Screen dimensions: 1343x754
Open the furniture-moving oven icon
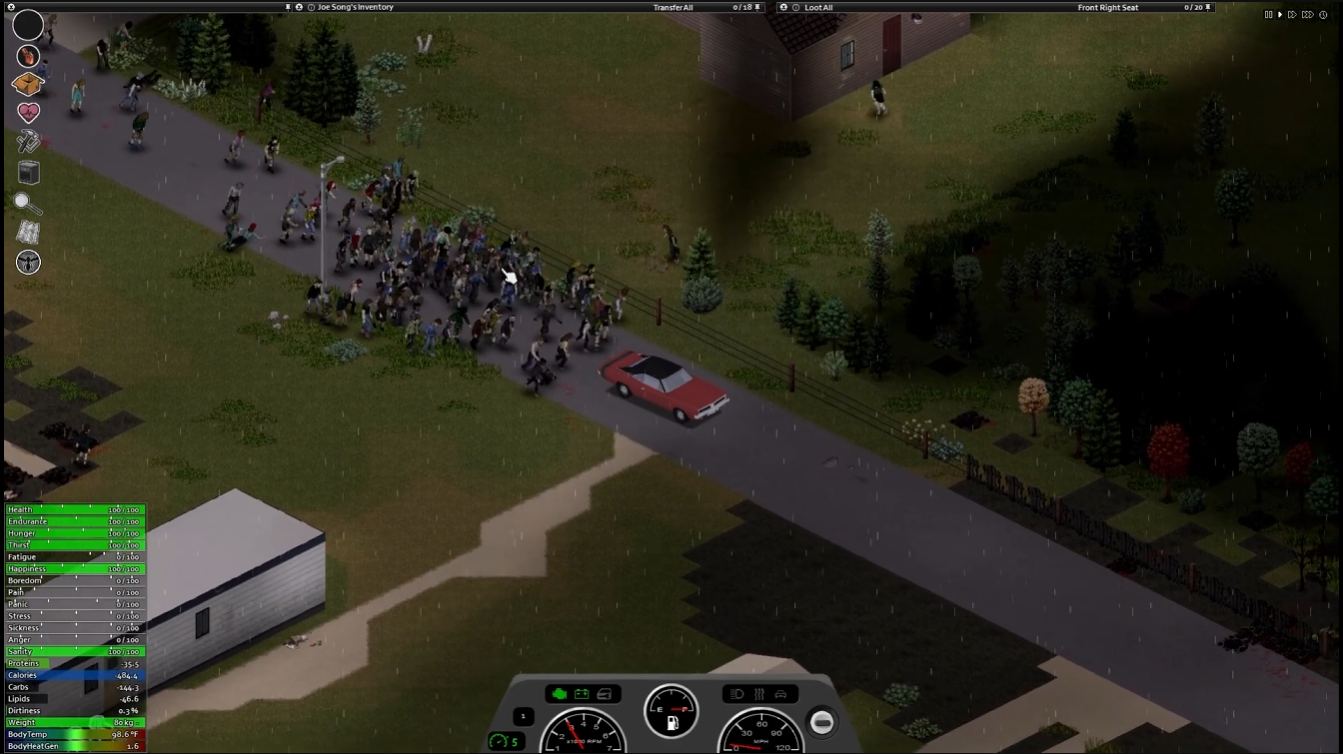coord(28,172)
